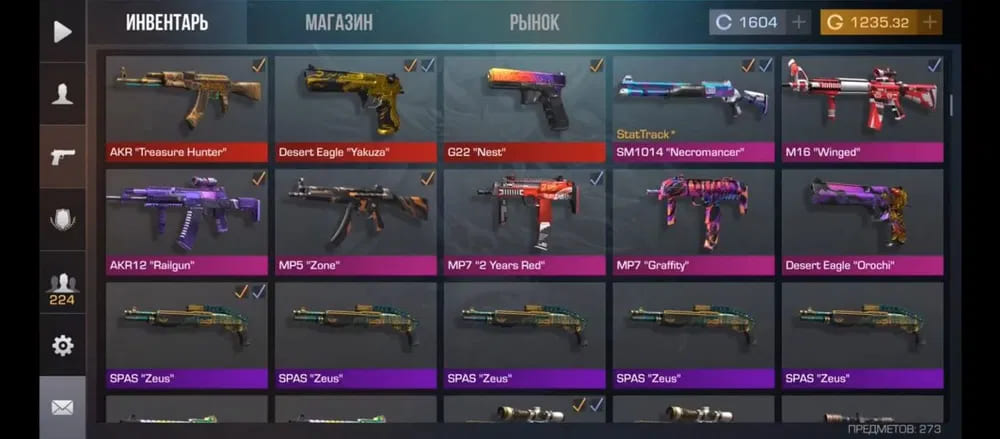Tap the play arrow button
Viewport: 1000px width, 439px height.
(62, 32)
